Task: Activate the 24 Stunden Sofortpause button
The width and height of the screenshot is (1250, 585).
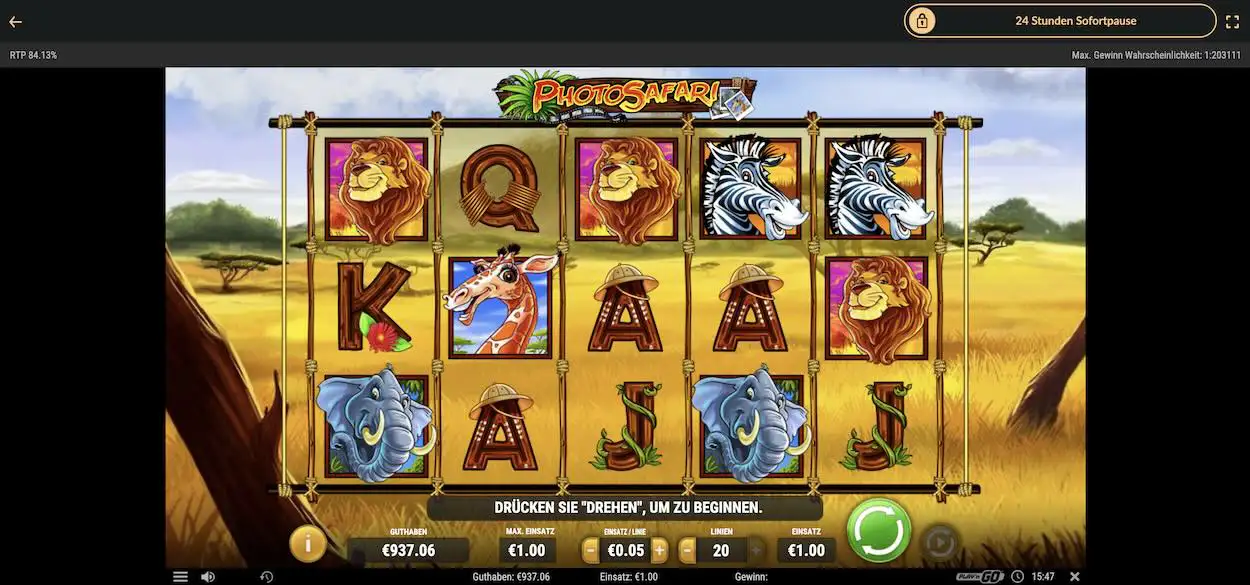Action: [x=1060, y=21]
